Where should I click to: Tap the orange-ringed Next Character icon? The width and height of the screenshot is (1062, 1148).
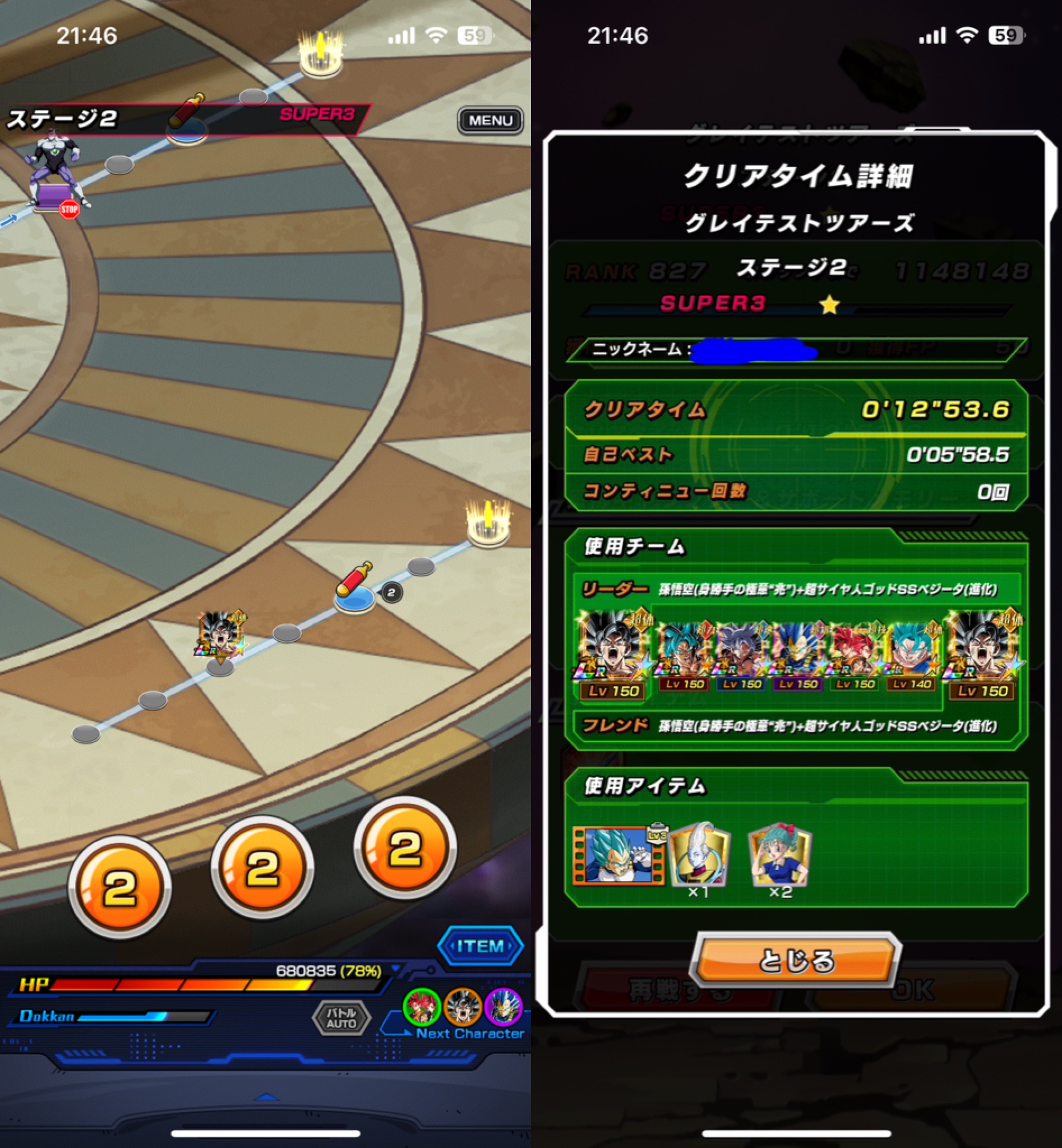[463, 1007]
